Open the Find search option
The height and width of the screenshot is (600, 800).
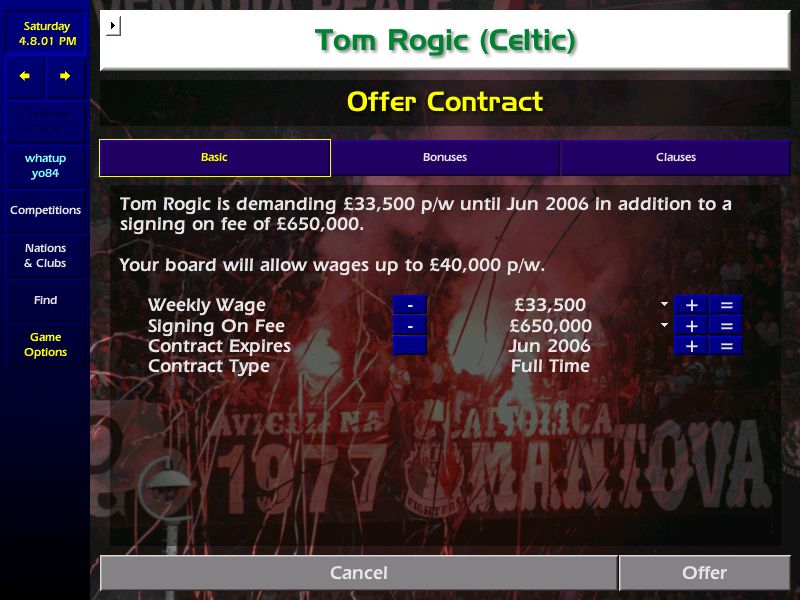(x=45, y=301)
